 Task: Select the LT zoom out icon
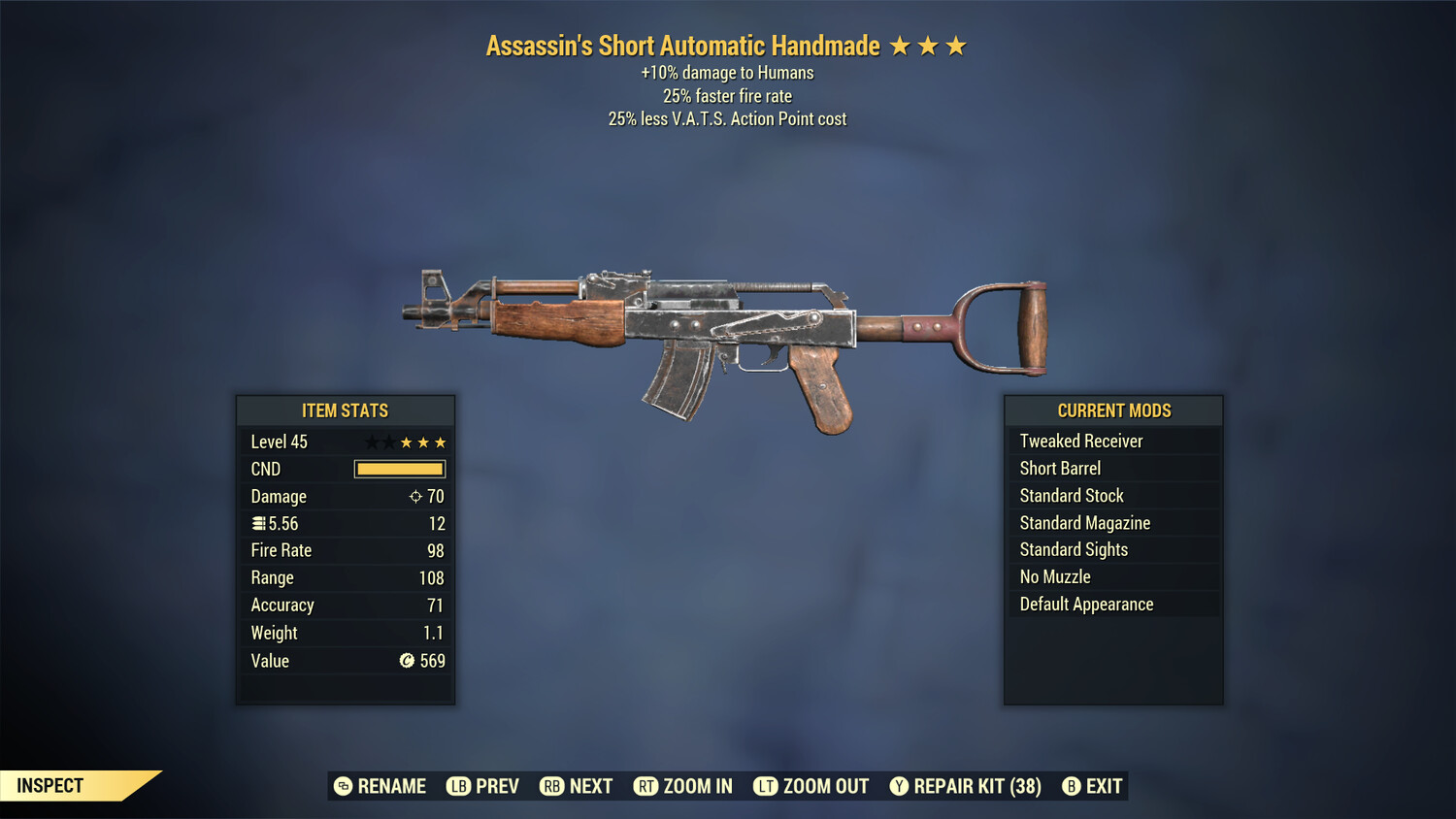pos(766,786)
